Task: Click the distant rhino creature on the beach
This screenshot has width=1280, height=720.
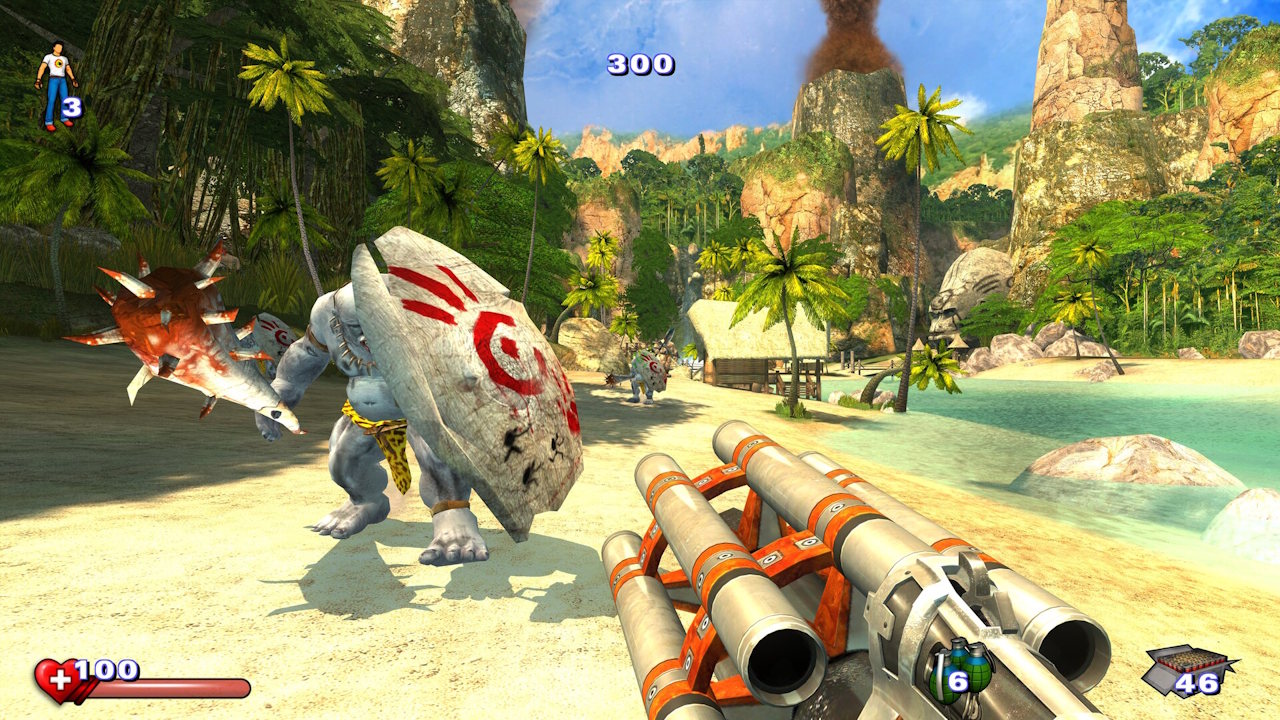Action: click(648, 375)
